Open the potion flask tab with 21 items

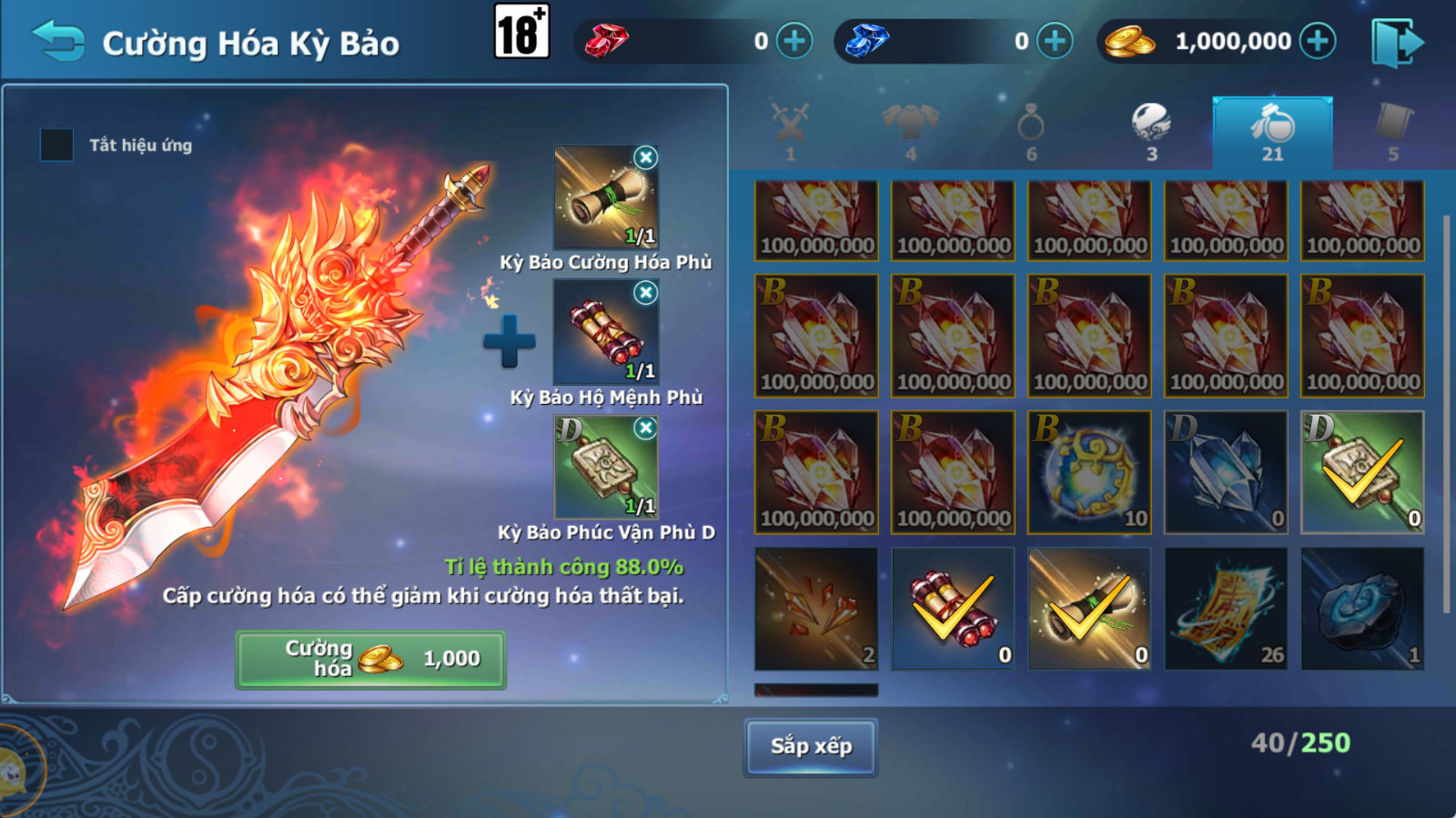1272,132
